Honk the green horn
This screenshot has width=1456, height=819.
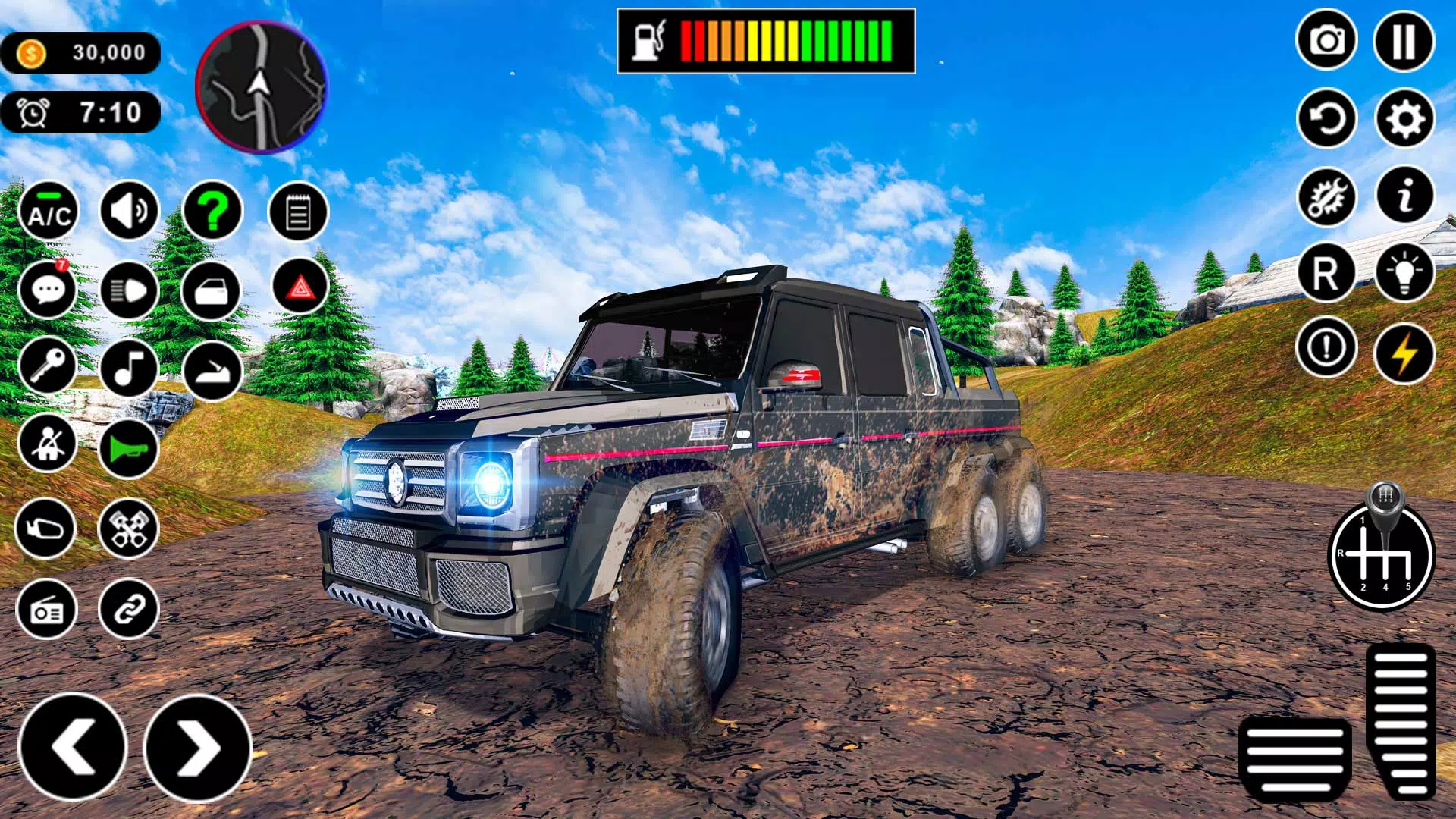(x=127, y=446)
